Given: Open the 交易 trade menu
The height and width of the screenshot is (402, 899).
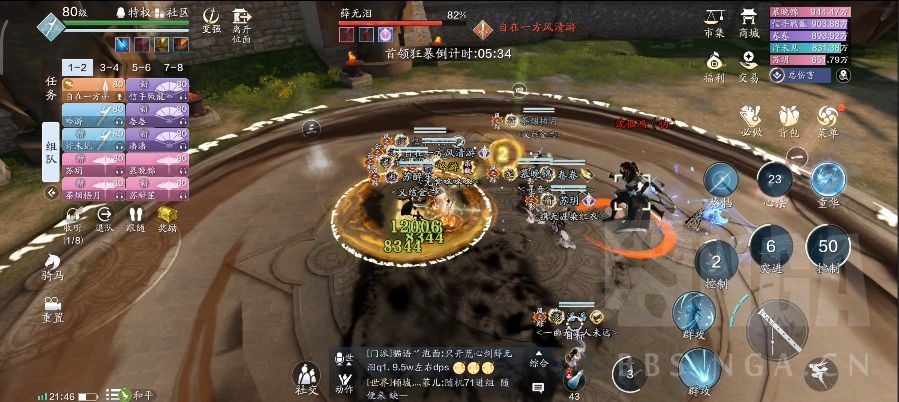Looking at the screenshot, I should 749,65.
